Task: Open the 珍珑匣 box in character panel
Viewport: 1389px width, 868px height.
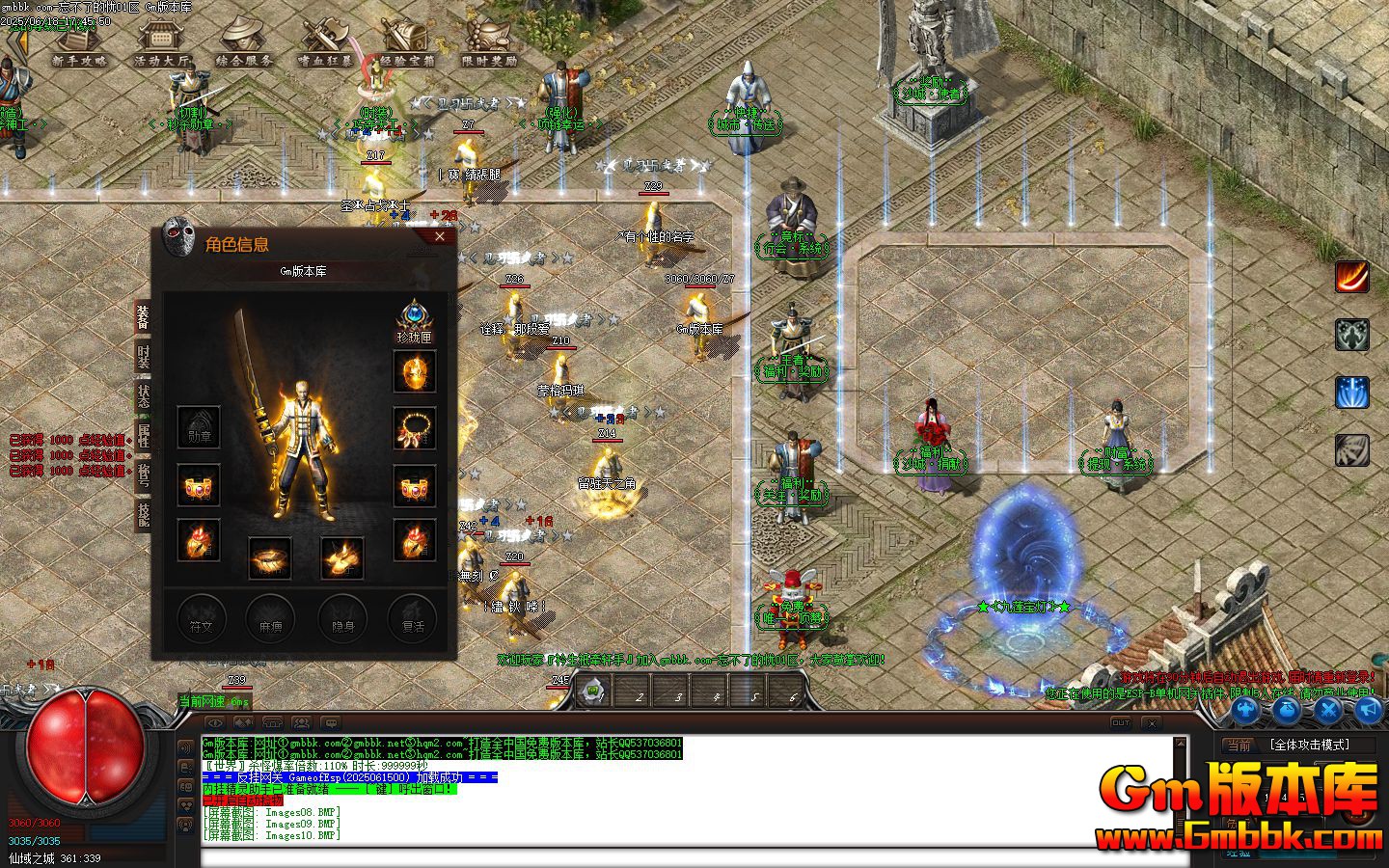Action: coord(415,320)
